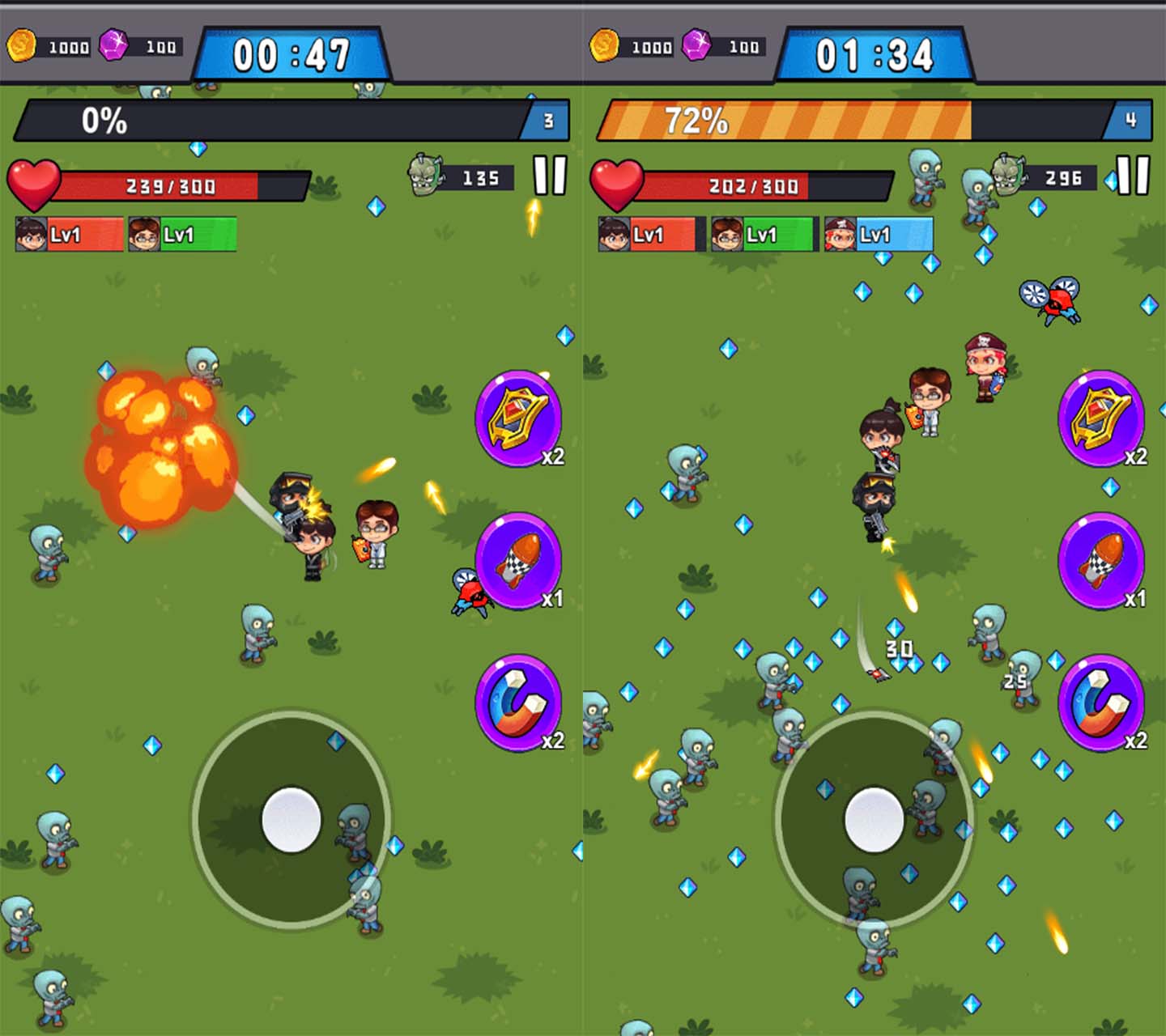Screen dimensions: 1166x1036
Task: Use the magnet ability in the 01:34 game
Action: click(x=1101, y=703)
